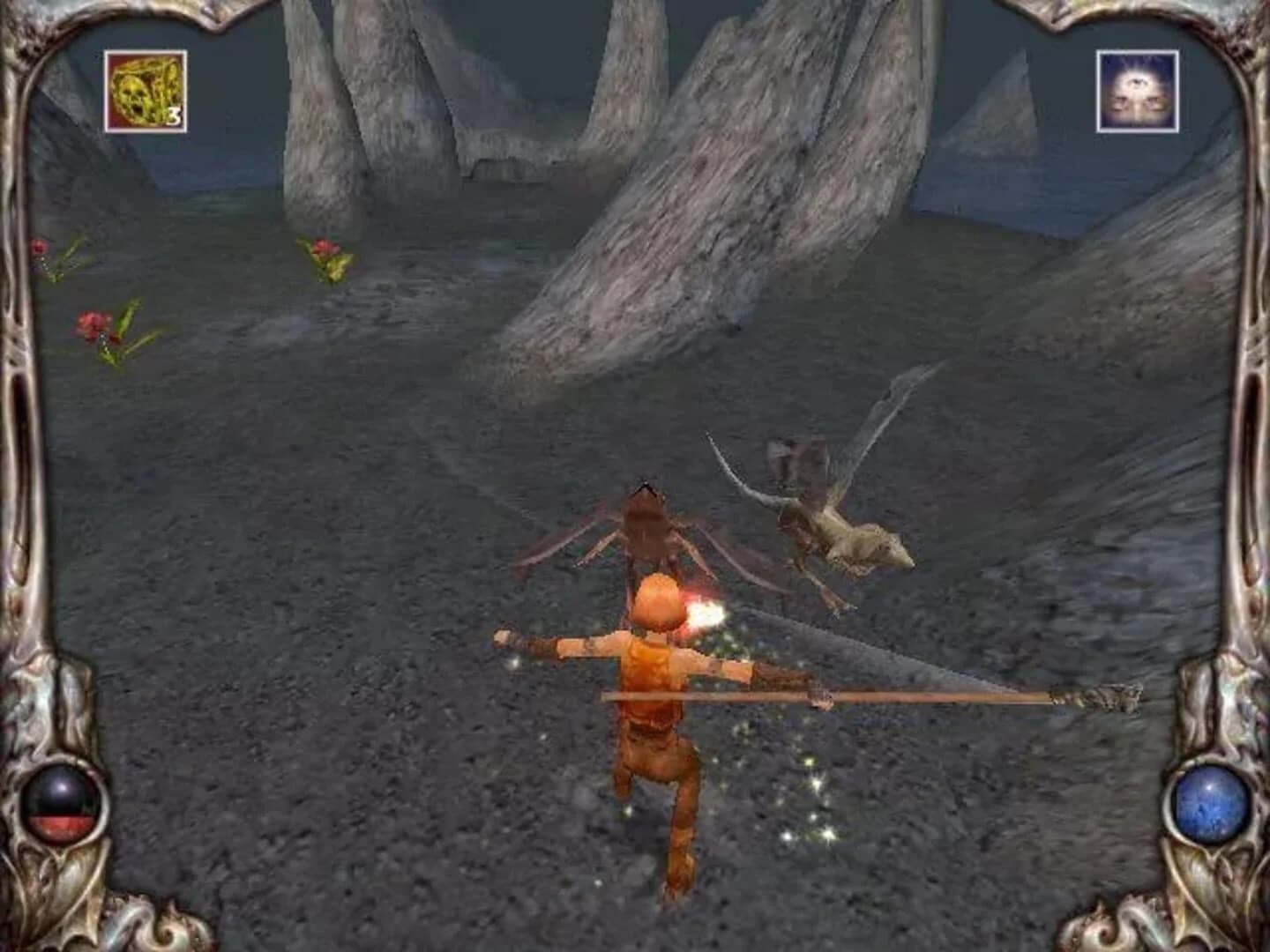1270x952 pixels.
Task: Click the number 3 on the soul counter
Action: [173, 115]
